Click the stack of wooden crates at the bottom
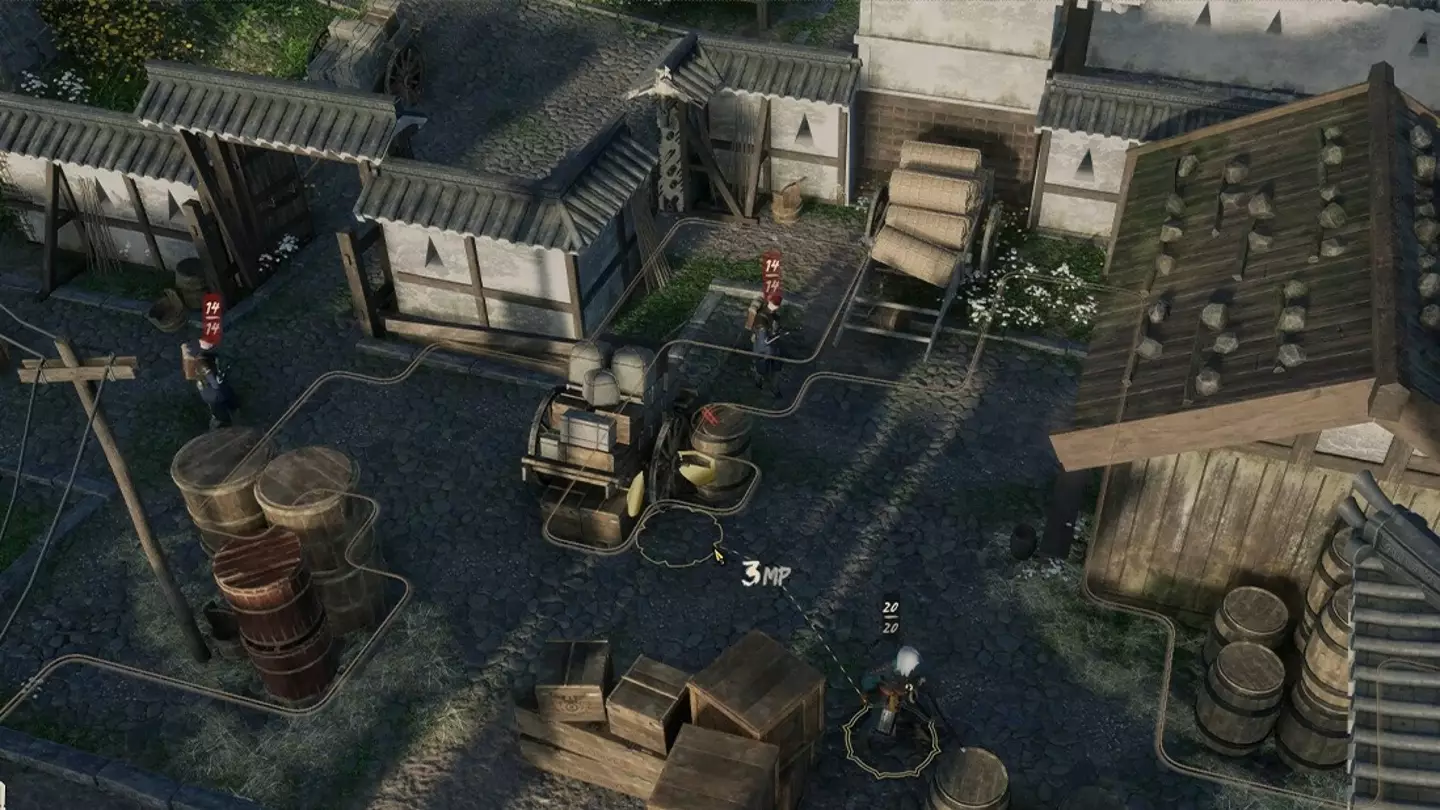Screen dimensions: 1440x810 point(650,710)
